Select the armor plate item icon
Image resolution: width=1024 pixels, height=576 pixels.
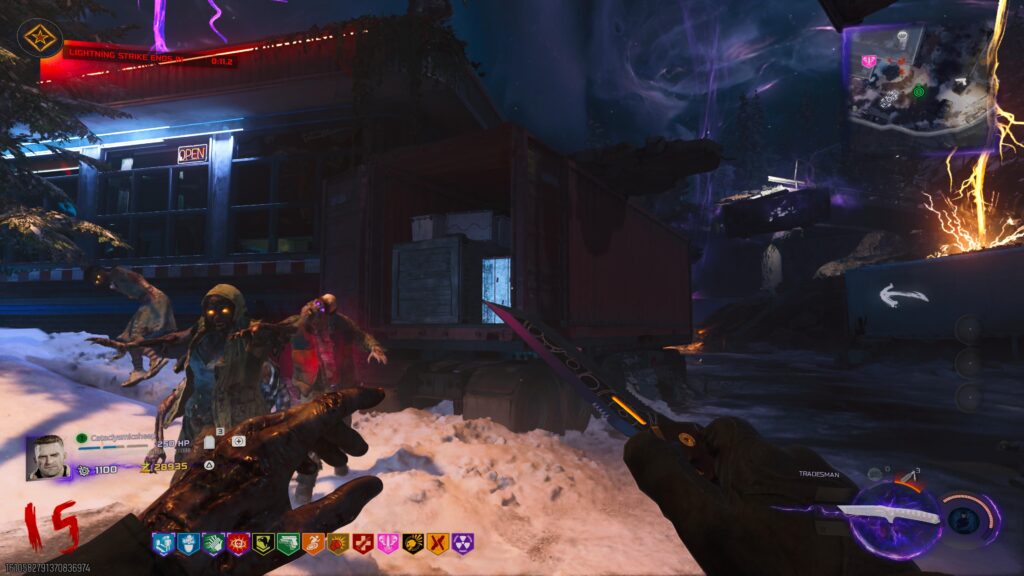(210, 442)
